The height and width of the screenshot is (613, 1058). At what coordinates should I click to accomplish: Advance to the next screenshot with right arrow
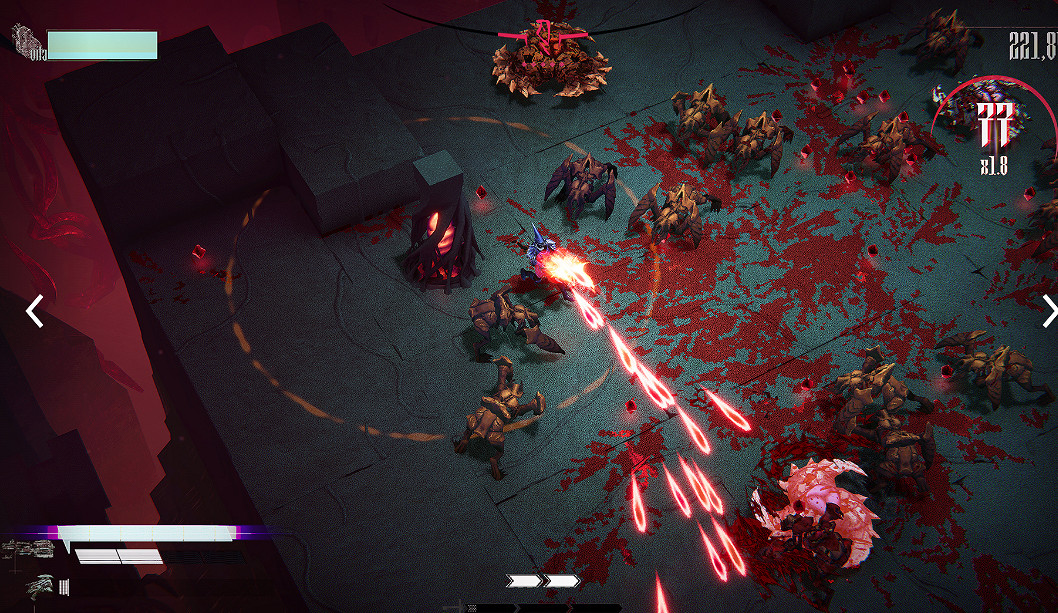click(x=1048, y=311)
